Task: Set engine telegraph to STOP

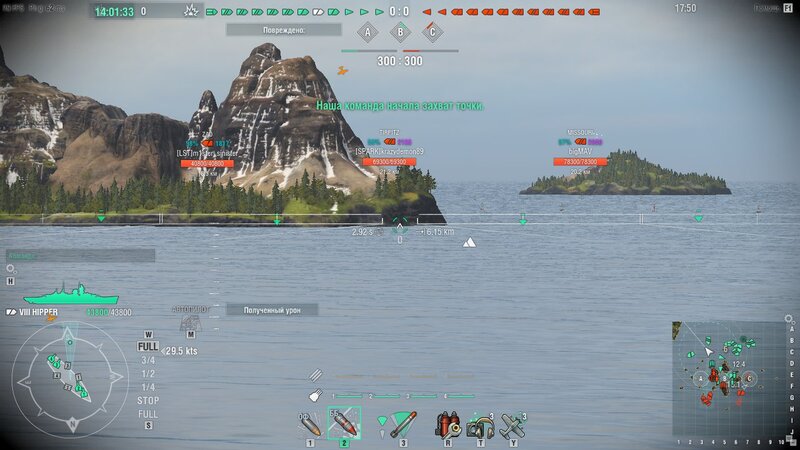Action: (148, 400)
